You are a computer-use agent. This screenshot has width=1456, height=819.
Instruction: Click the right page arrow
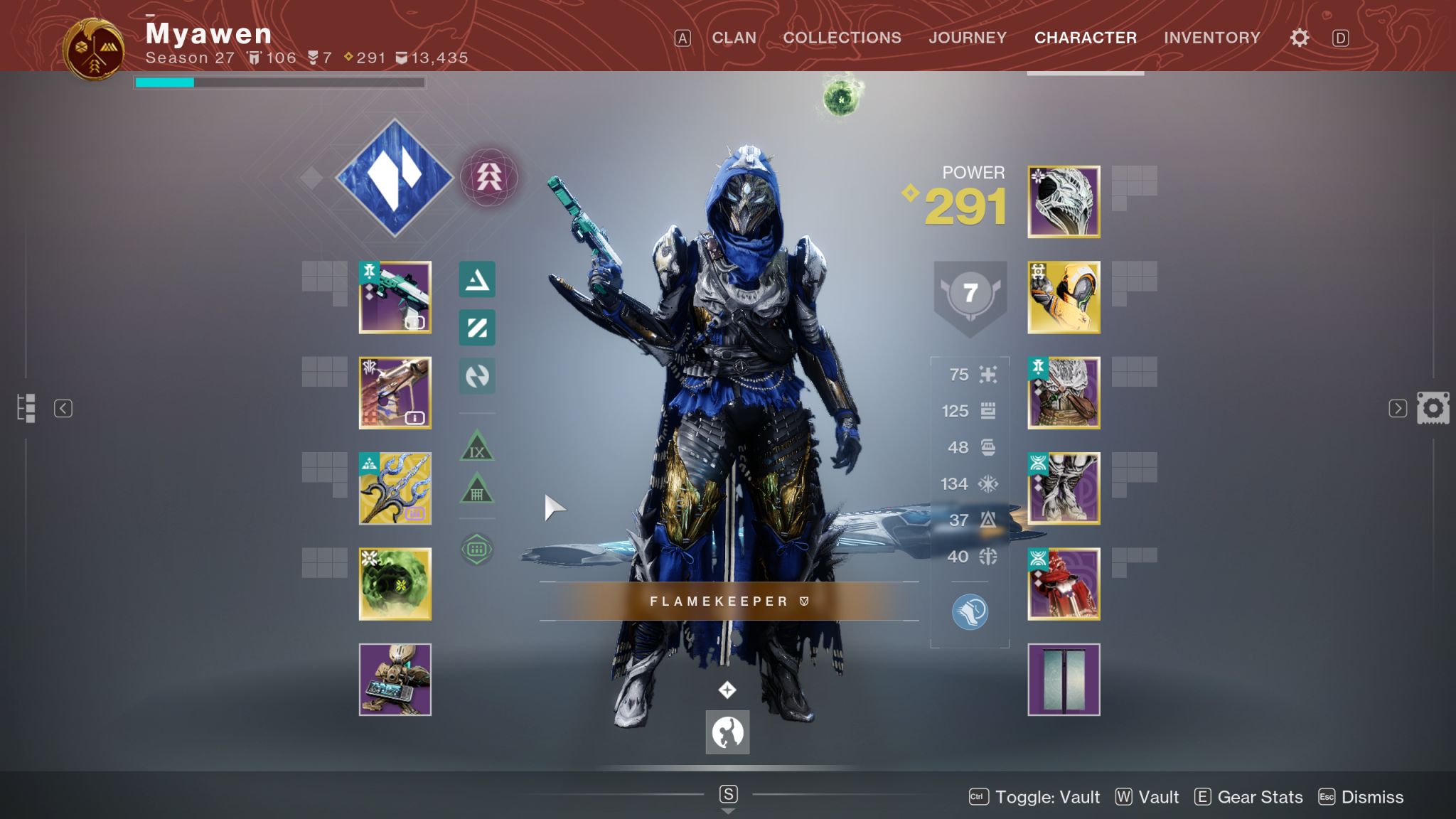click(1397, 408)
